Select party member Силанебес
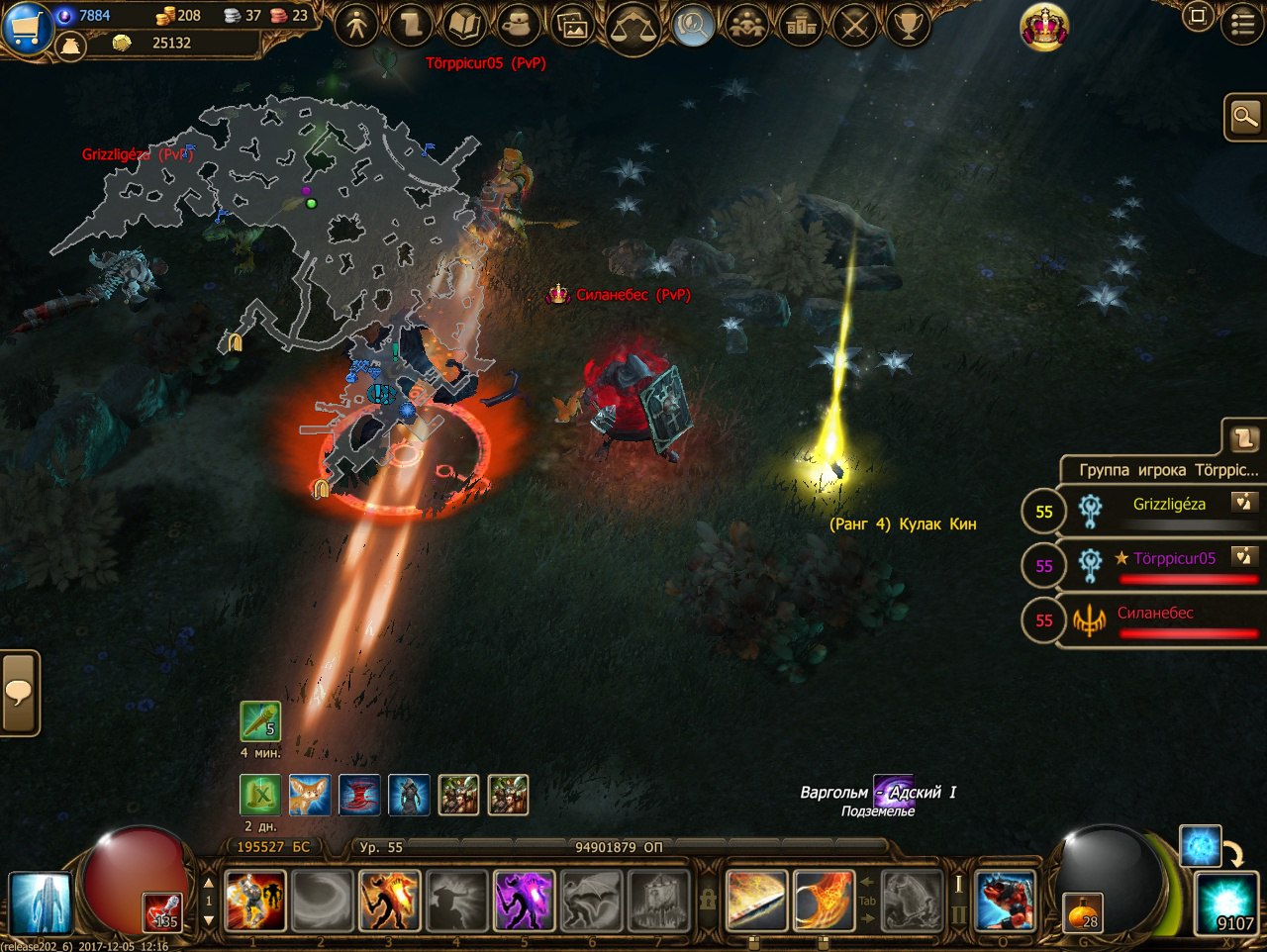 pyautogui.click(x=1154, y=614)
